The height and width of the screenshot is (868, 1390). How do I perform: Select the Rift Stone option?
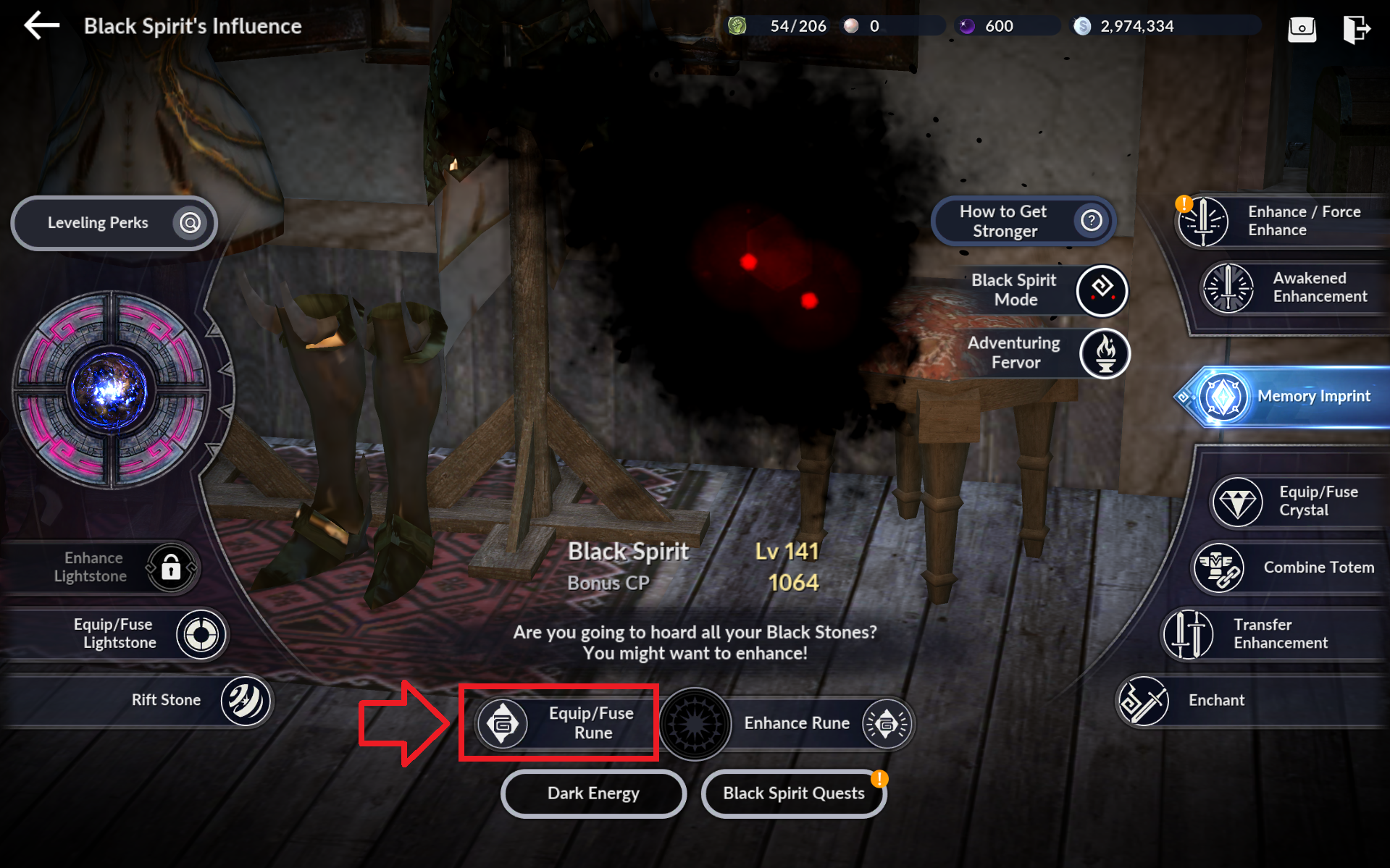click(x=188, y=700)
